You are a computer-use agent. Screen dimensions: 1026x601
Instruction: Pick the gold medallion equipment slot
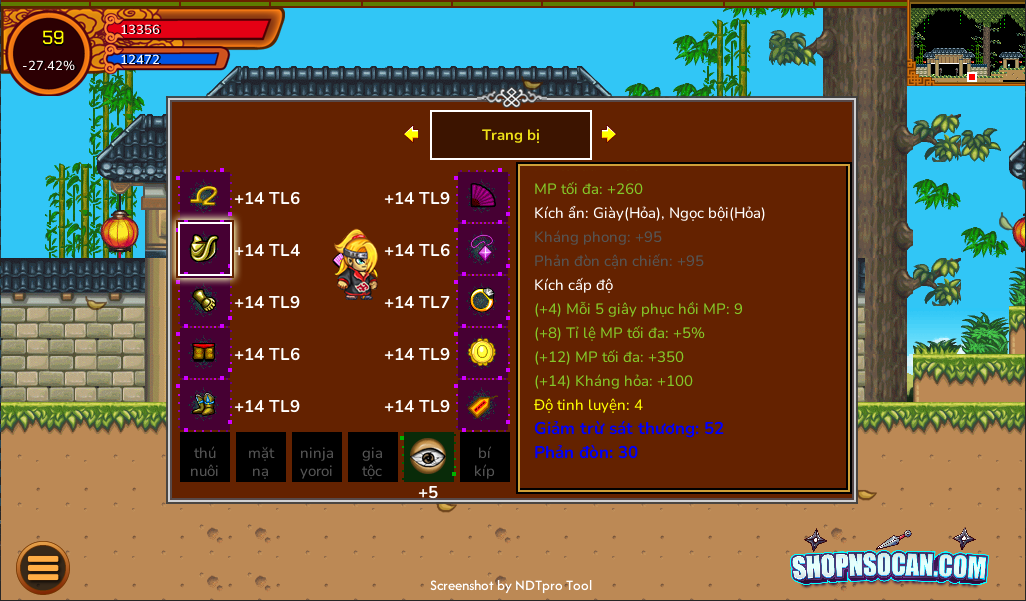483,353
